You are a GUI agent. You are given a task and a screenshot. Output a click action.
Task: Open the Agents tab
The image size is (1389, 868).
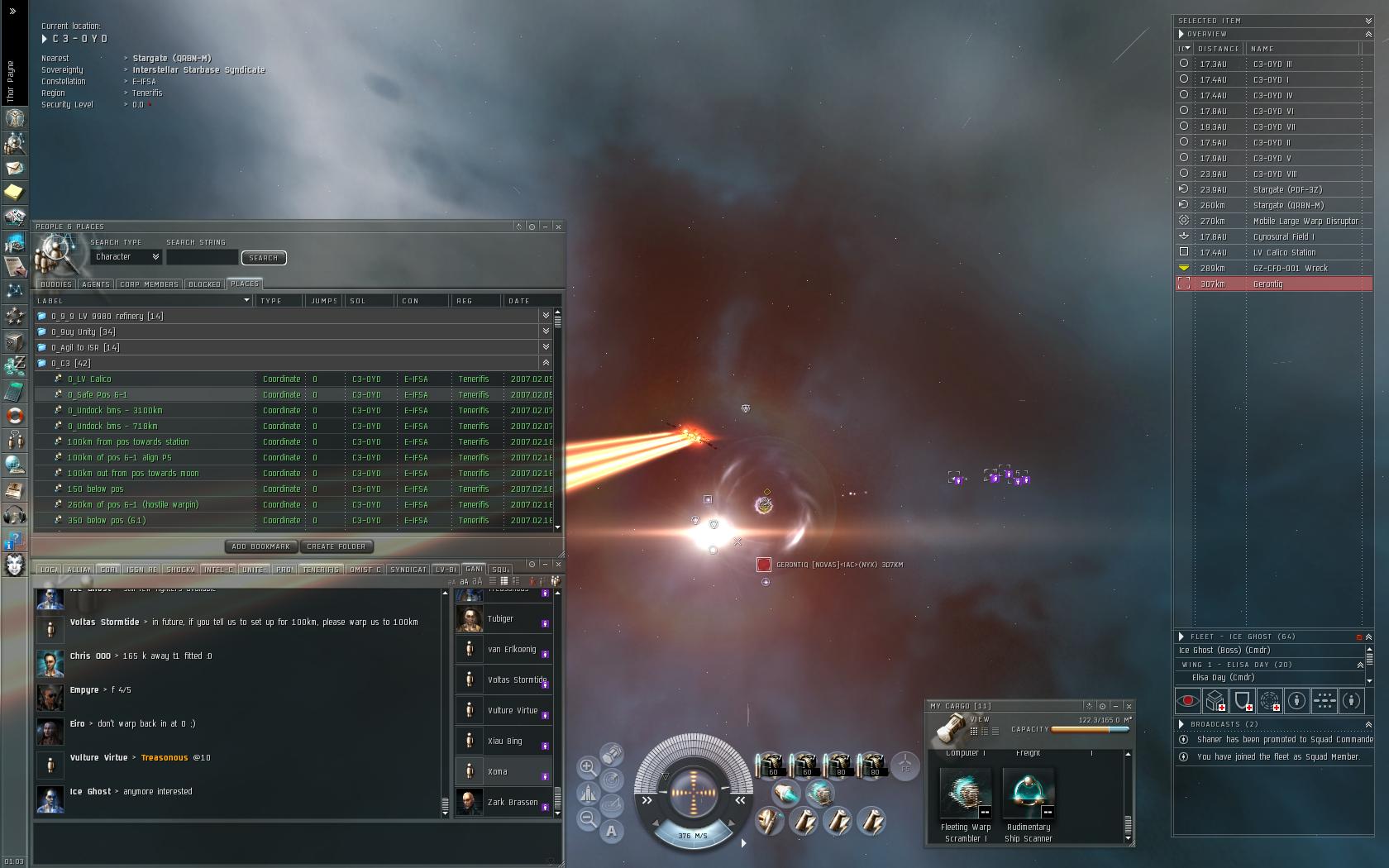pyautogui.click(x=96, y=284)
